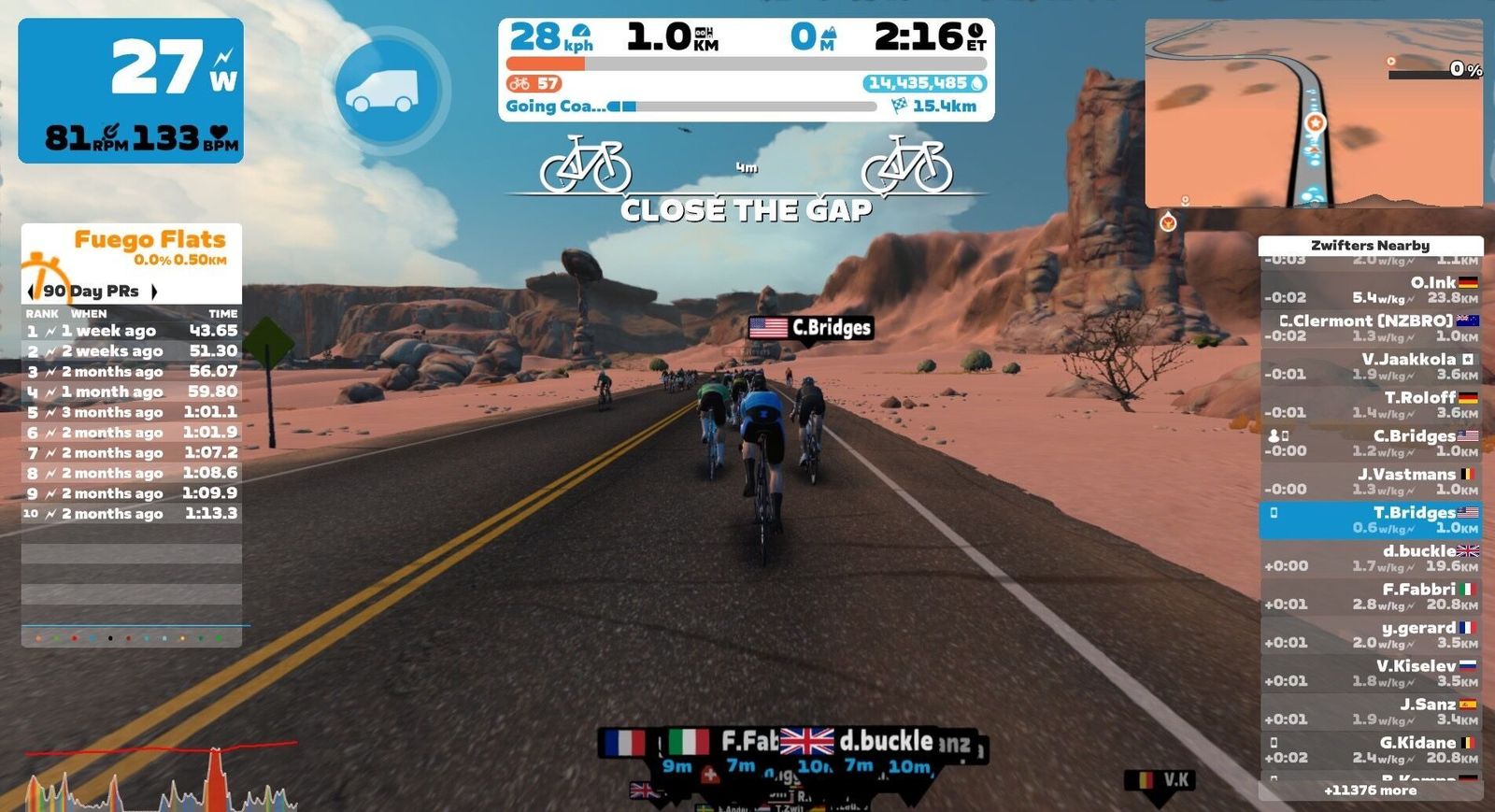Choose J.Vastmans in the nearby riders

pyautogui.click(x=1370, y=481)
